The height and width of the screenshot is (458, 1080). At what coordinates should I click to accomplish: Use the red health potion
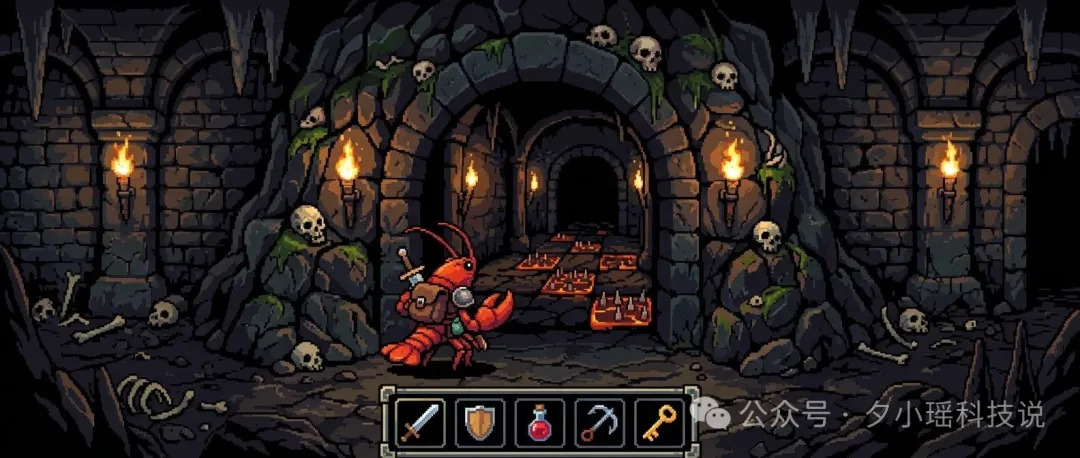pyautogui.click(x=539, y=421)
